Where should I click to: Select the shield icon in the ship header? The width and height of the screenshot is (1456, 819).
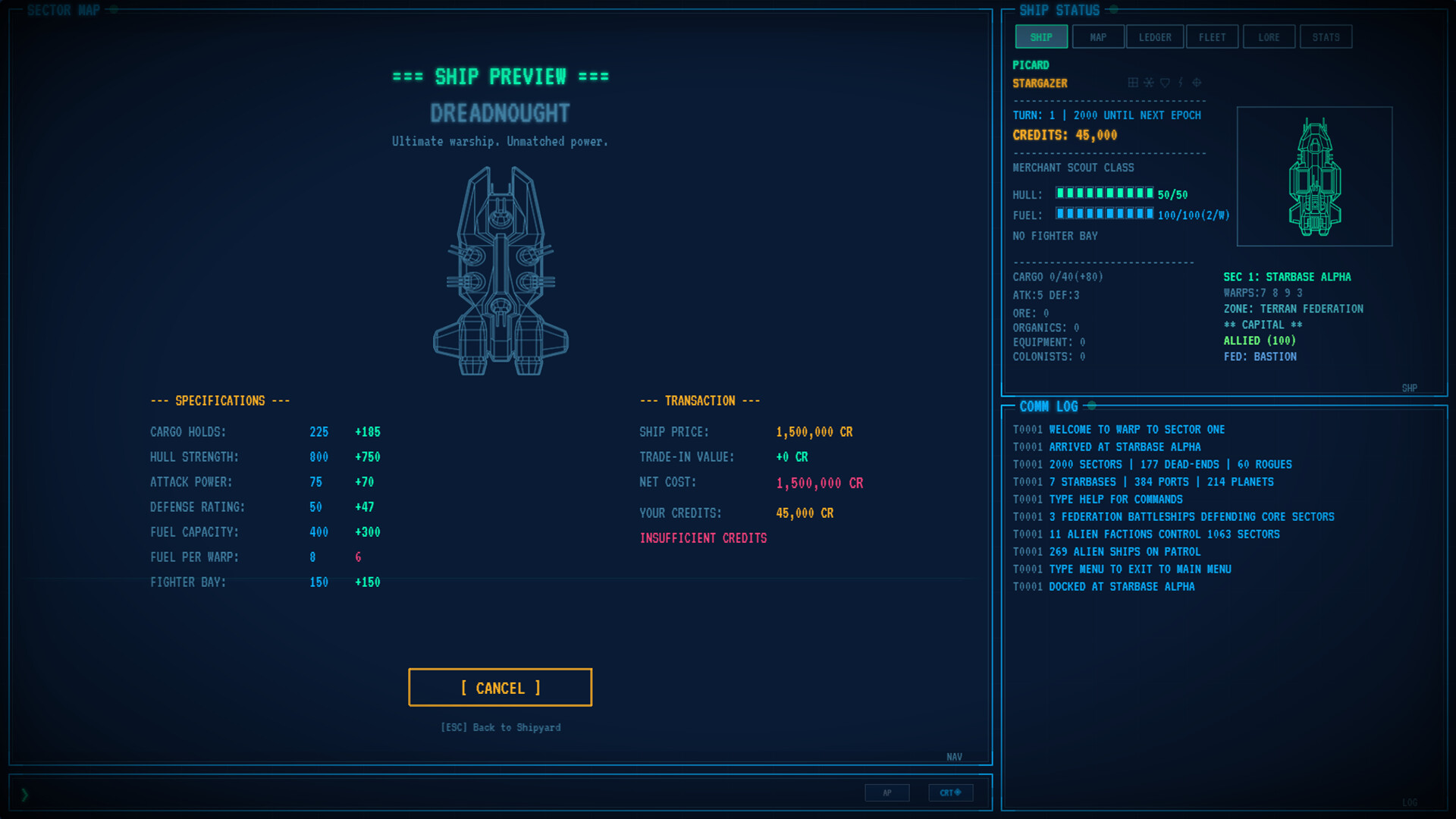tap(1165, 82)
